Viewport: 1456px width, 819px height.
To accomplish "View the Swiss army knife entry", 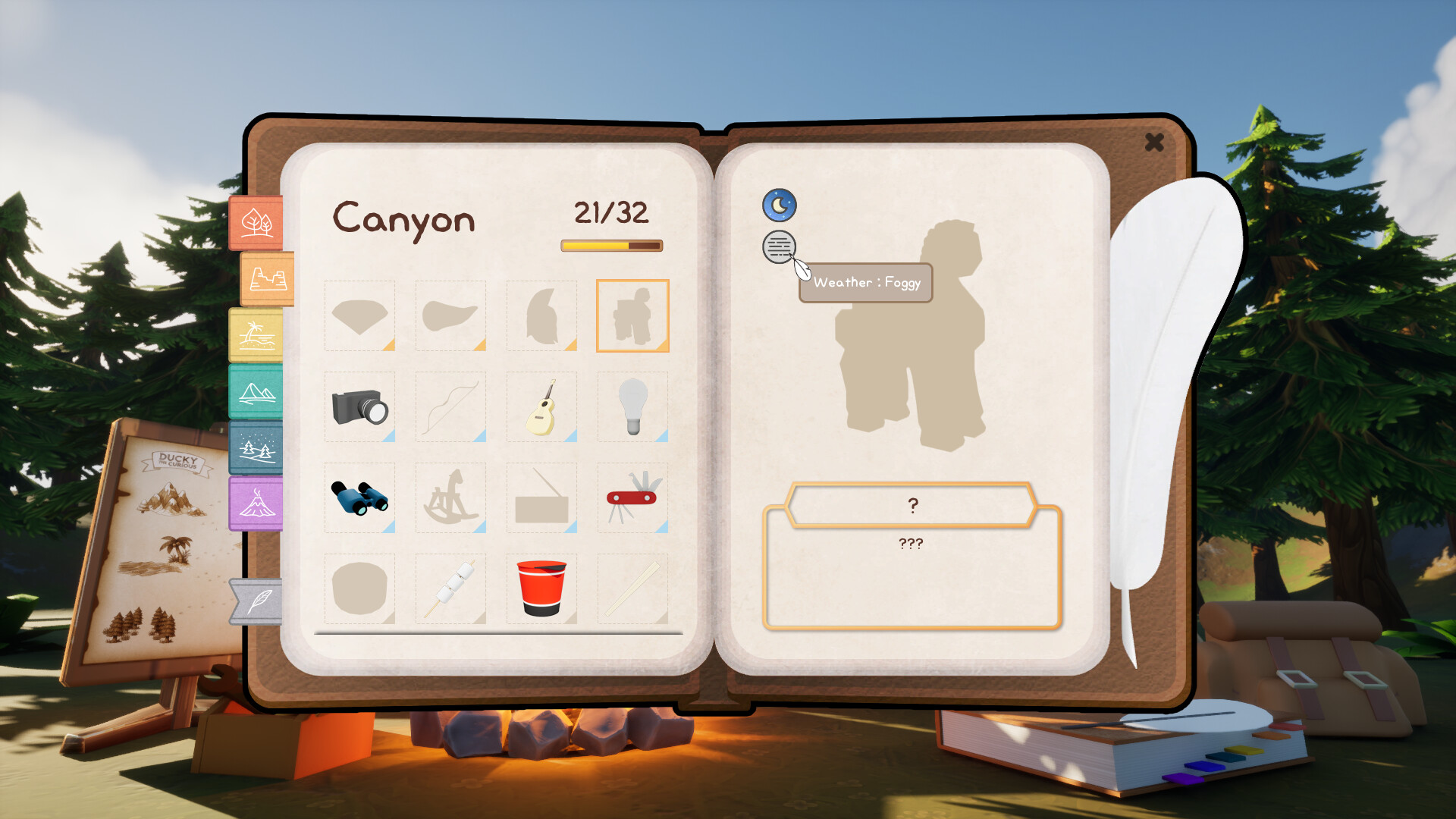I will click(x=632, y=499).
